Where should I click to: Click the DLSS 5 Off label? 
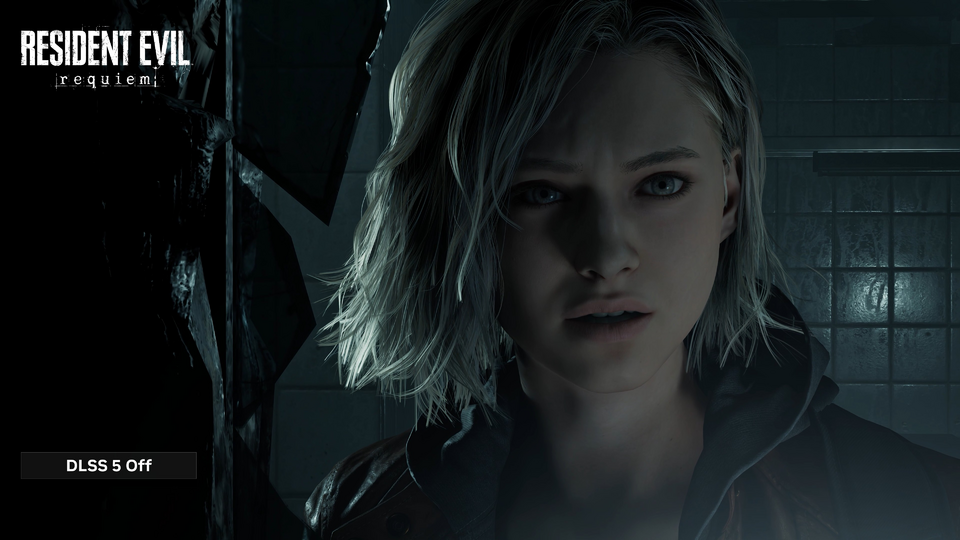[109, 465]
